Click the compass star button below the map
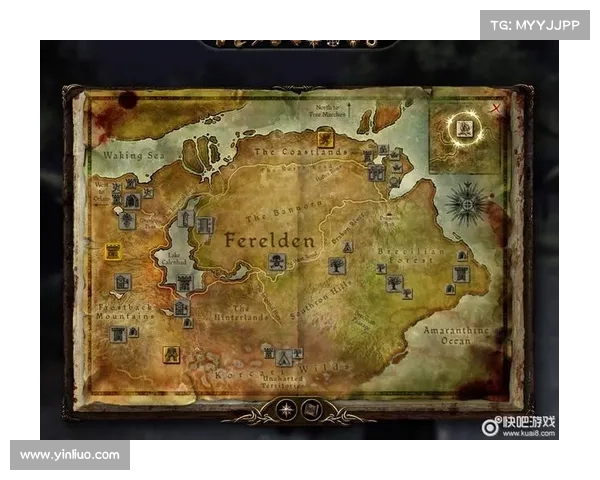The height and width of the screenshot is (480, 600). pos(288,408)
